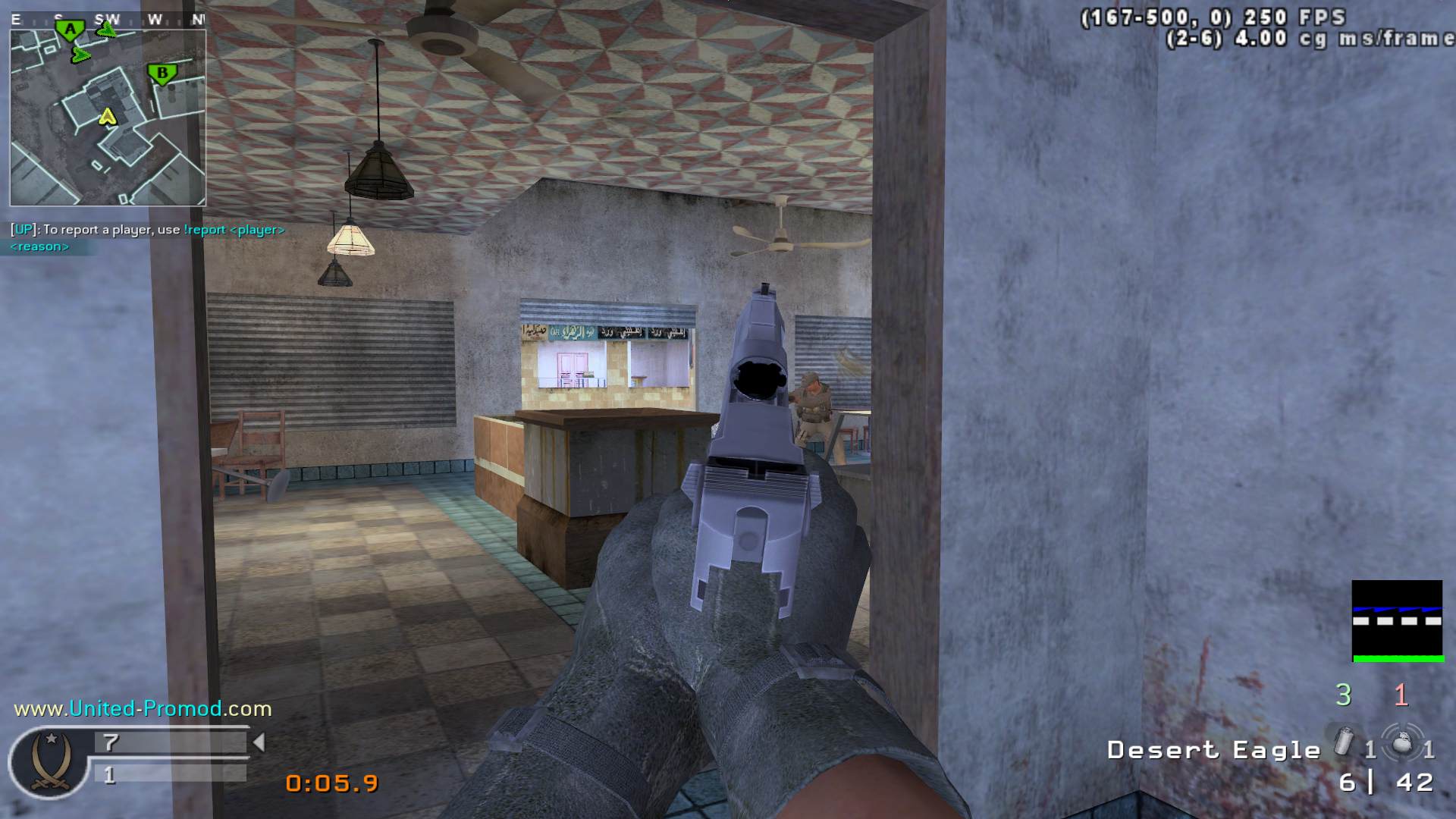Select bomb site A marker on minimap

71,31
